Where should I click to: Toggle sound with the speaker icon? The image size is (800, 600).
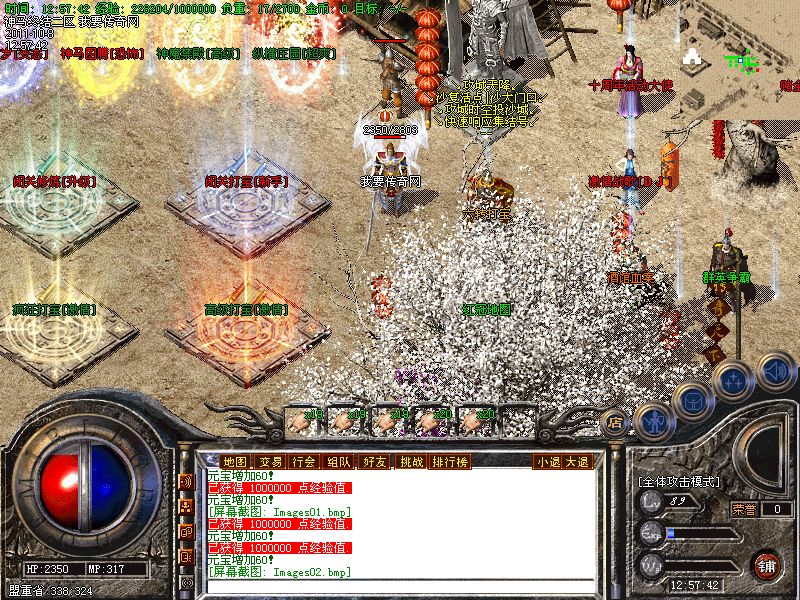coord(775,372)
